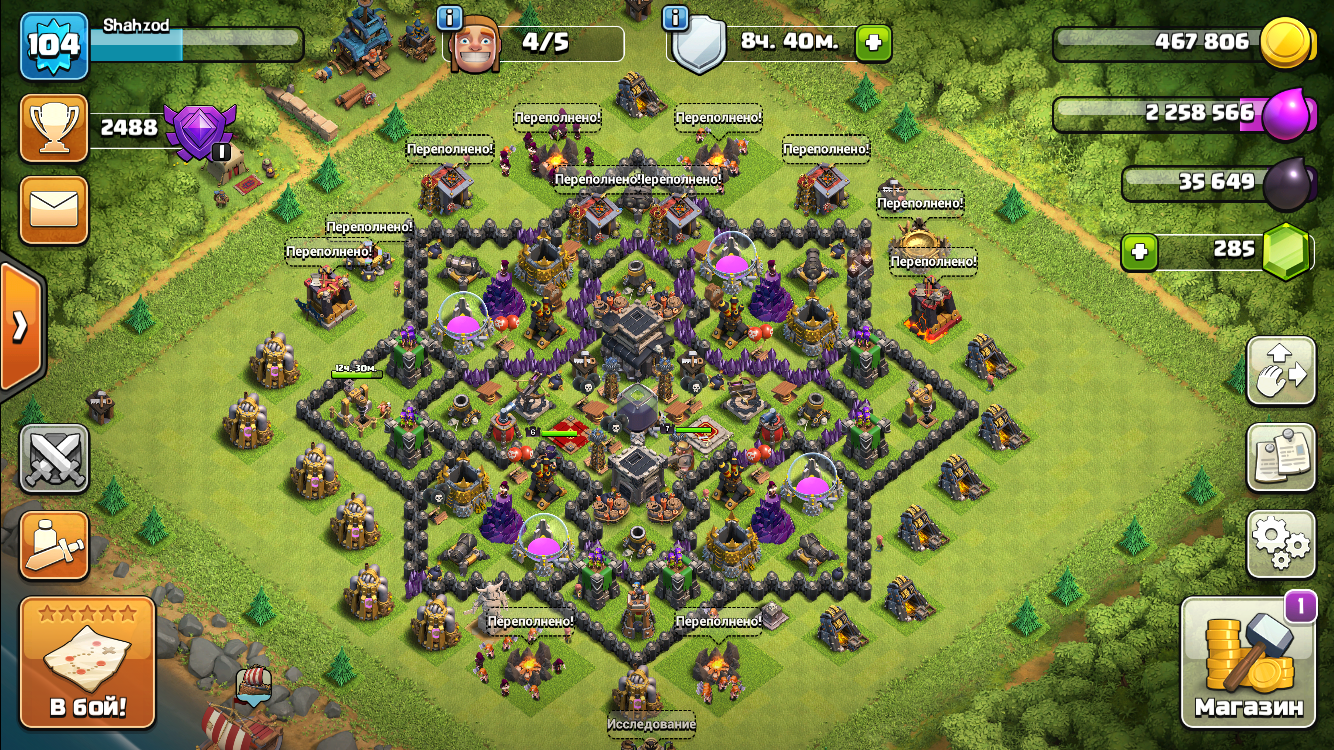Open the notes clipboard button

pyautogui.click(x=1280, y=458)
